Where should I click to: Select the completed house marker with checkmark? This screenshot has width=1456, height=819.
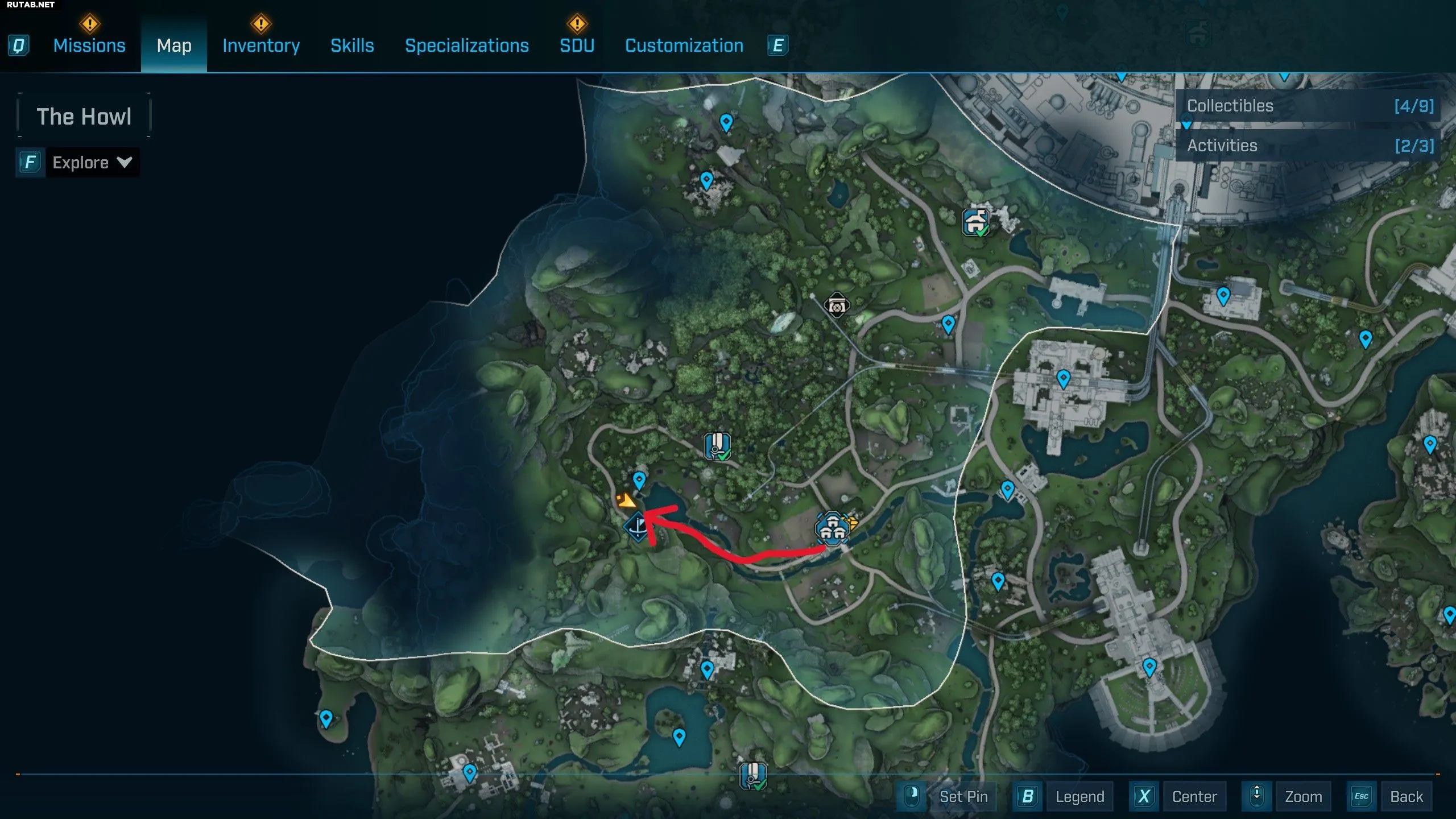(976, 222)
